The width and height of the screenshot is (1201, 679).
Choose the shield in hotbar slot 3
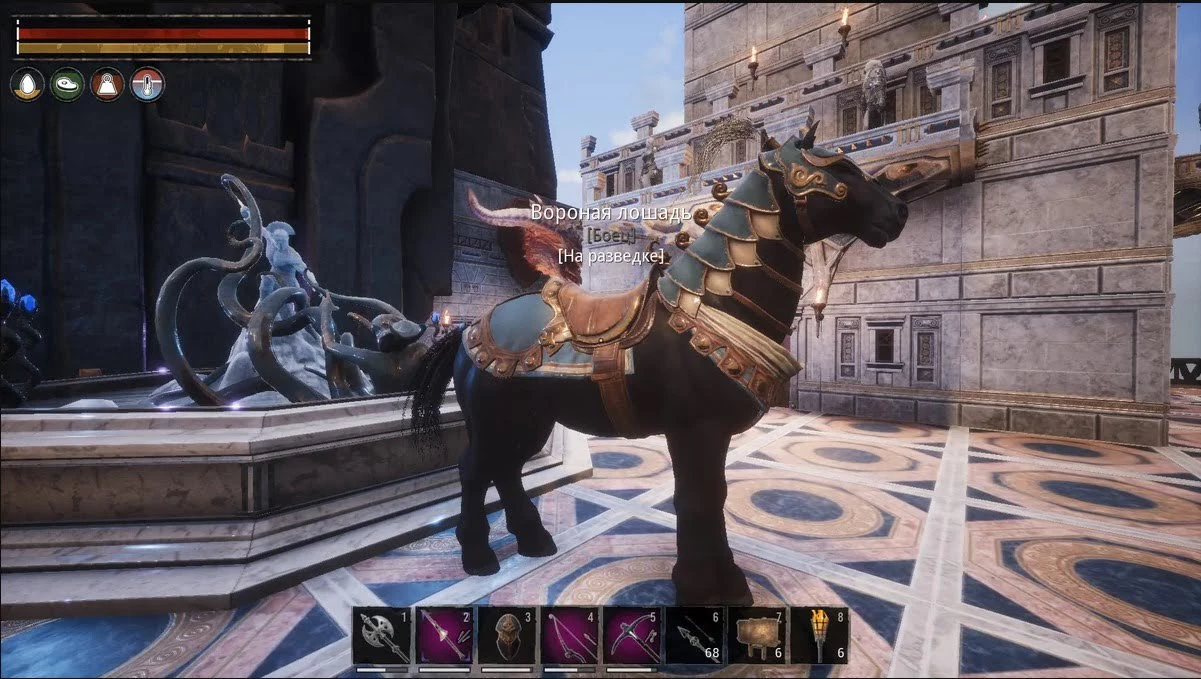tap(506, 636)
